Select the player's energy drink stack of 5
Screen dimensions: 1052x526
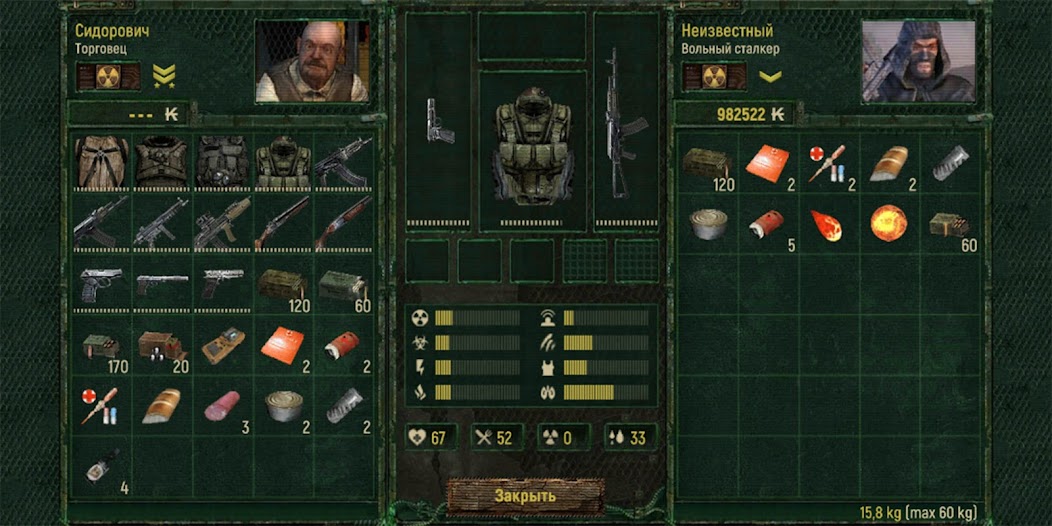[x=768, y=224]
